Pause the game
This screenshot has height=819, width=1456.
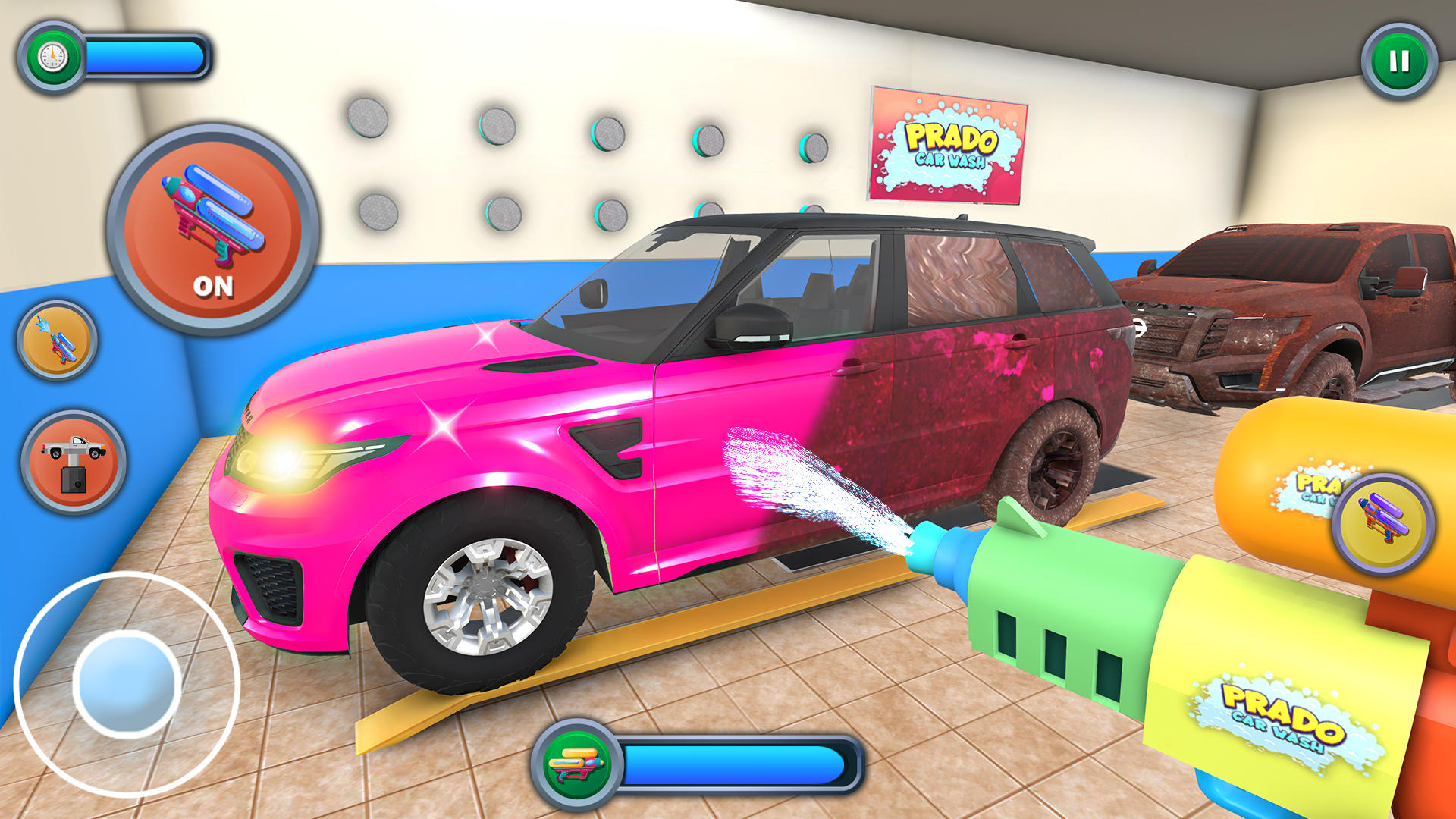click(1399, 61)
